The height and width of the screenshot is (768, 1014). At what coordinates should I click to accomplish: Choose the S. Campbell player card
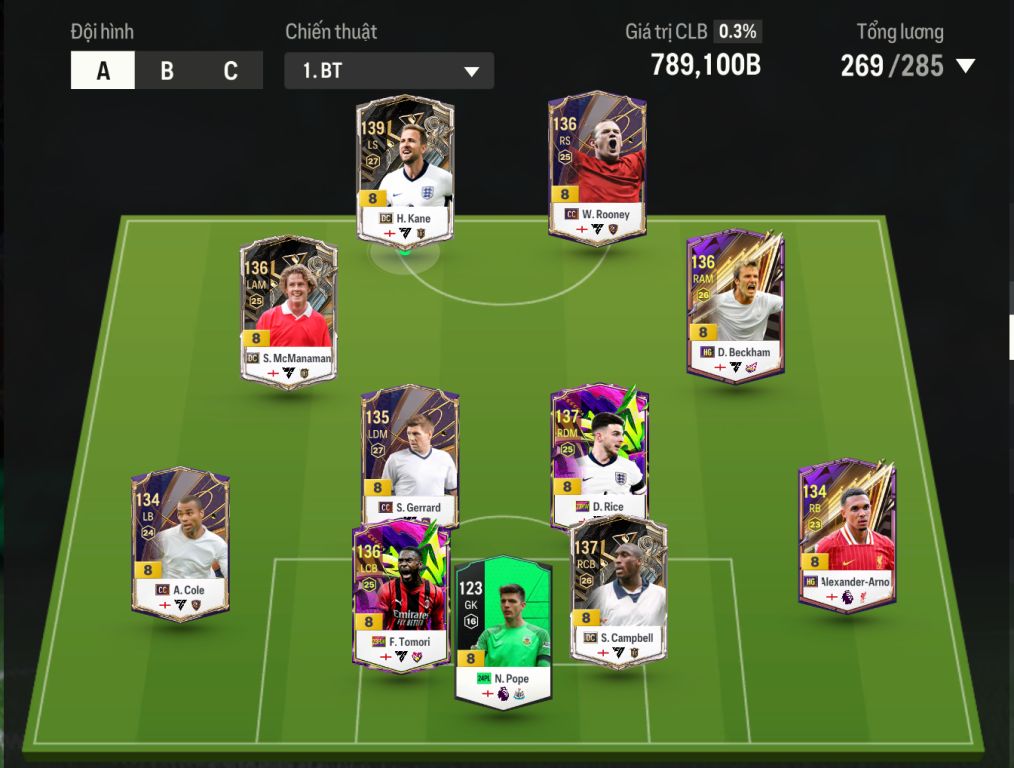(618, 592)
